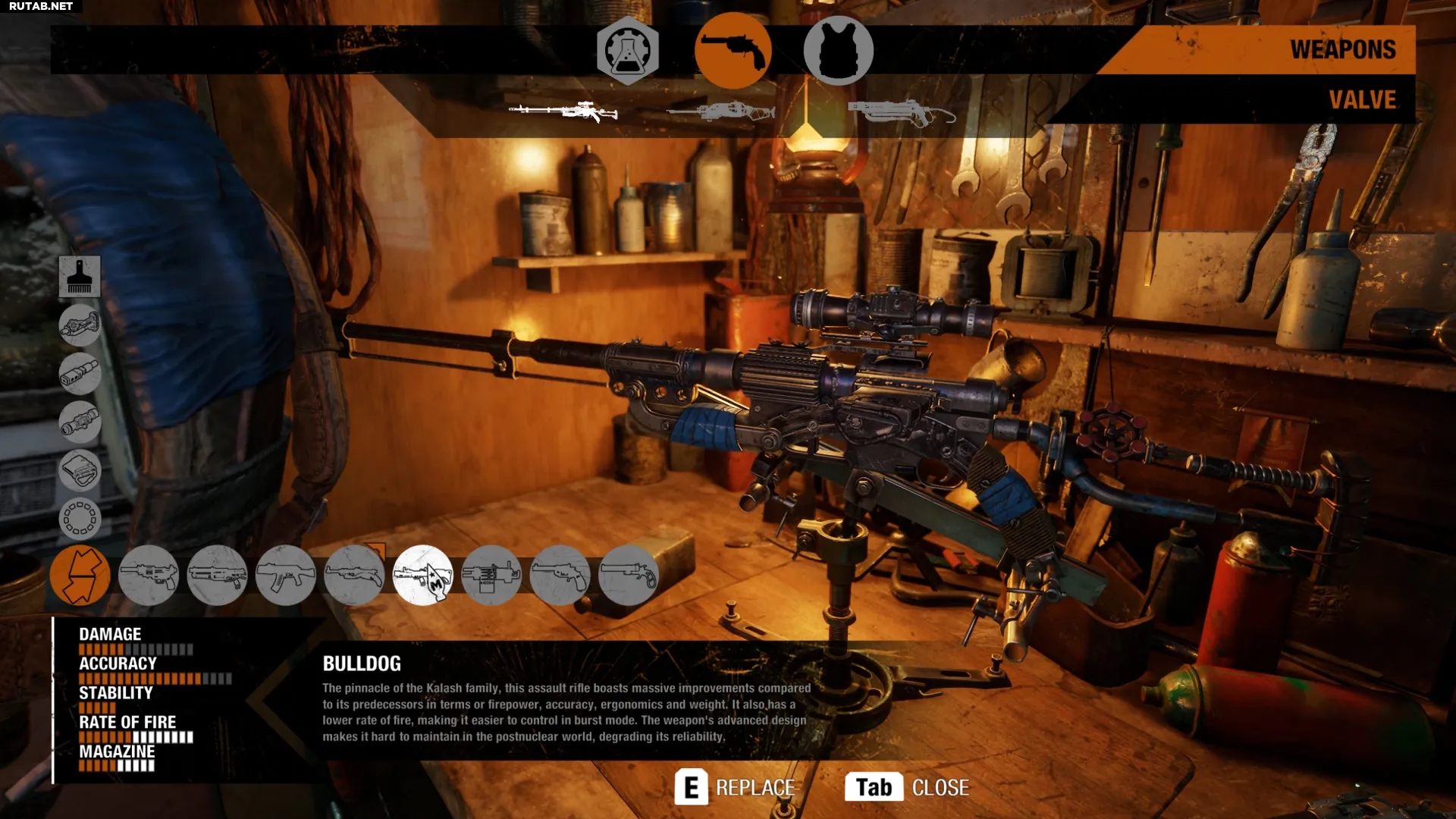Open the stock attachment slot
Viewport: 1456px width, 819px height.
click(x=80, y=325)
